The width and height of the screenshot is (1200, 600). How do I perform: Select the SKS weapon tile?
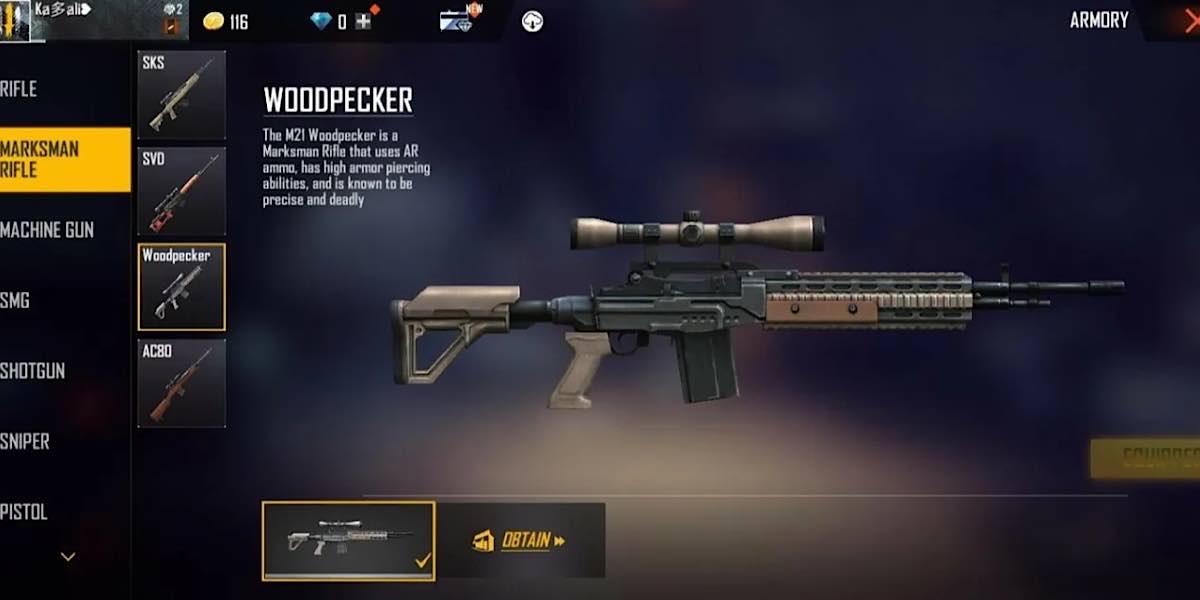tap(181, 95)
